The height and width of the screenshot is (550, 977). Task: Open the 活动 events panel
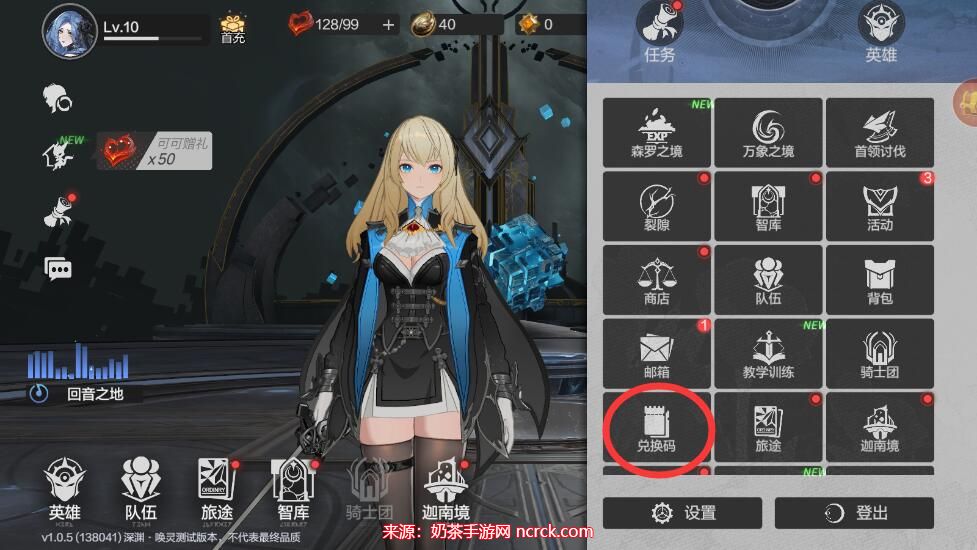click(879, 207)
